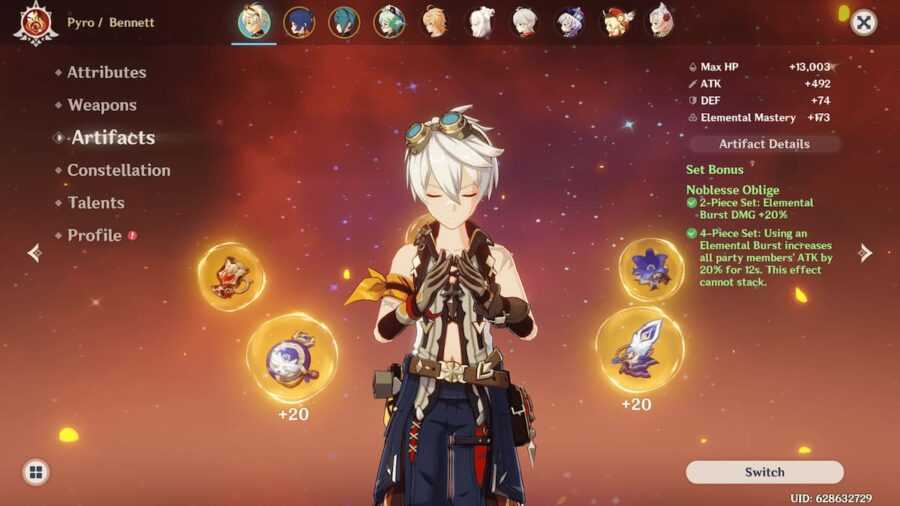Select Bennett's highlighted portrait in character bar
Image resolution: width=900 pixels, height=506 pixels.
pyautogui.click(x=254, y=21)
